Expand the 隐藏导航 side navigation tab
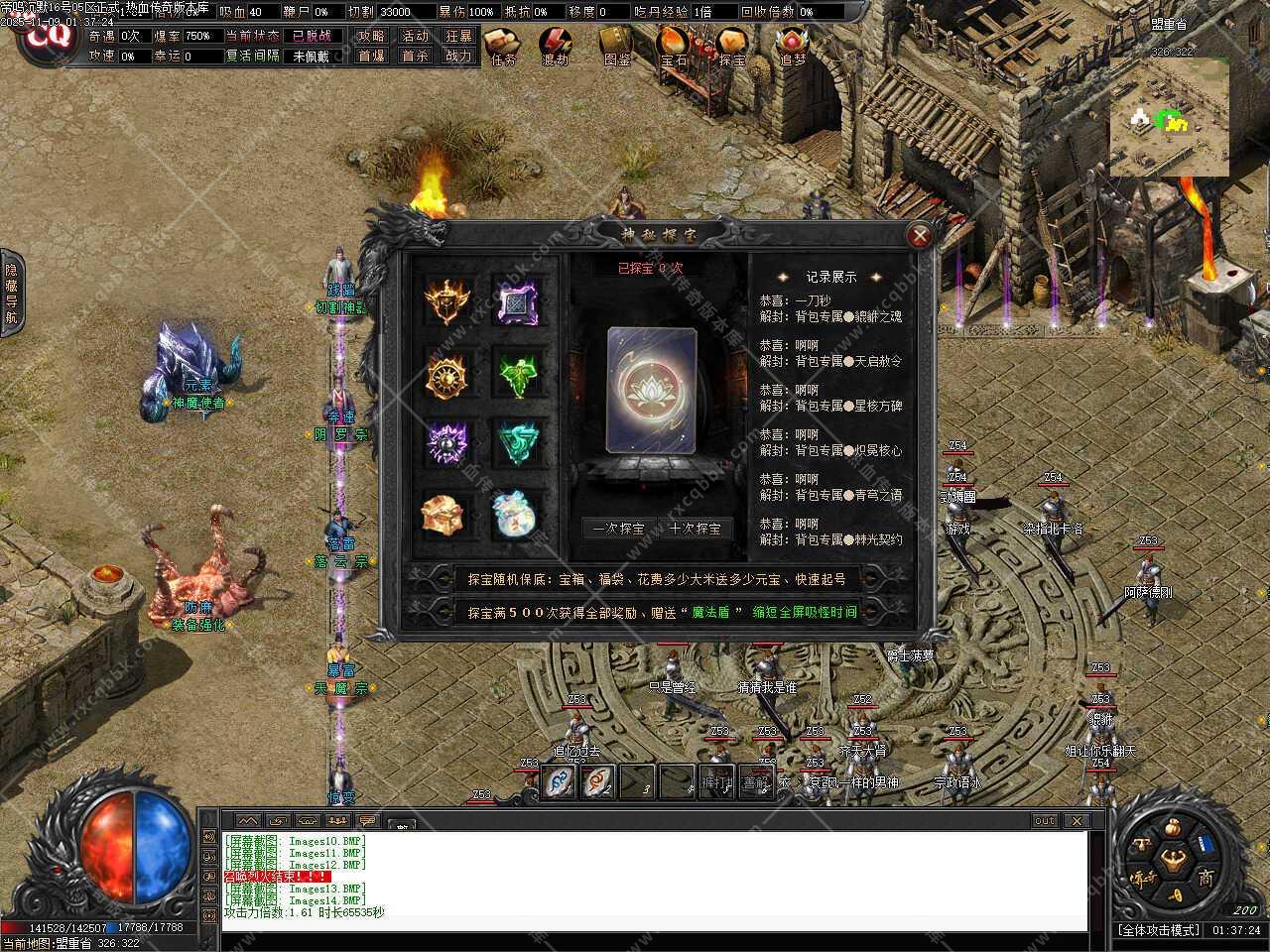 pyautogui.click(x=11, y=294)
